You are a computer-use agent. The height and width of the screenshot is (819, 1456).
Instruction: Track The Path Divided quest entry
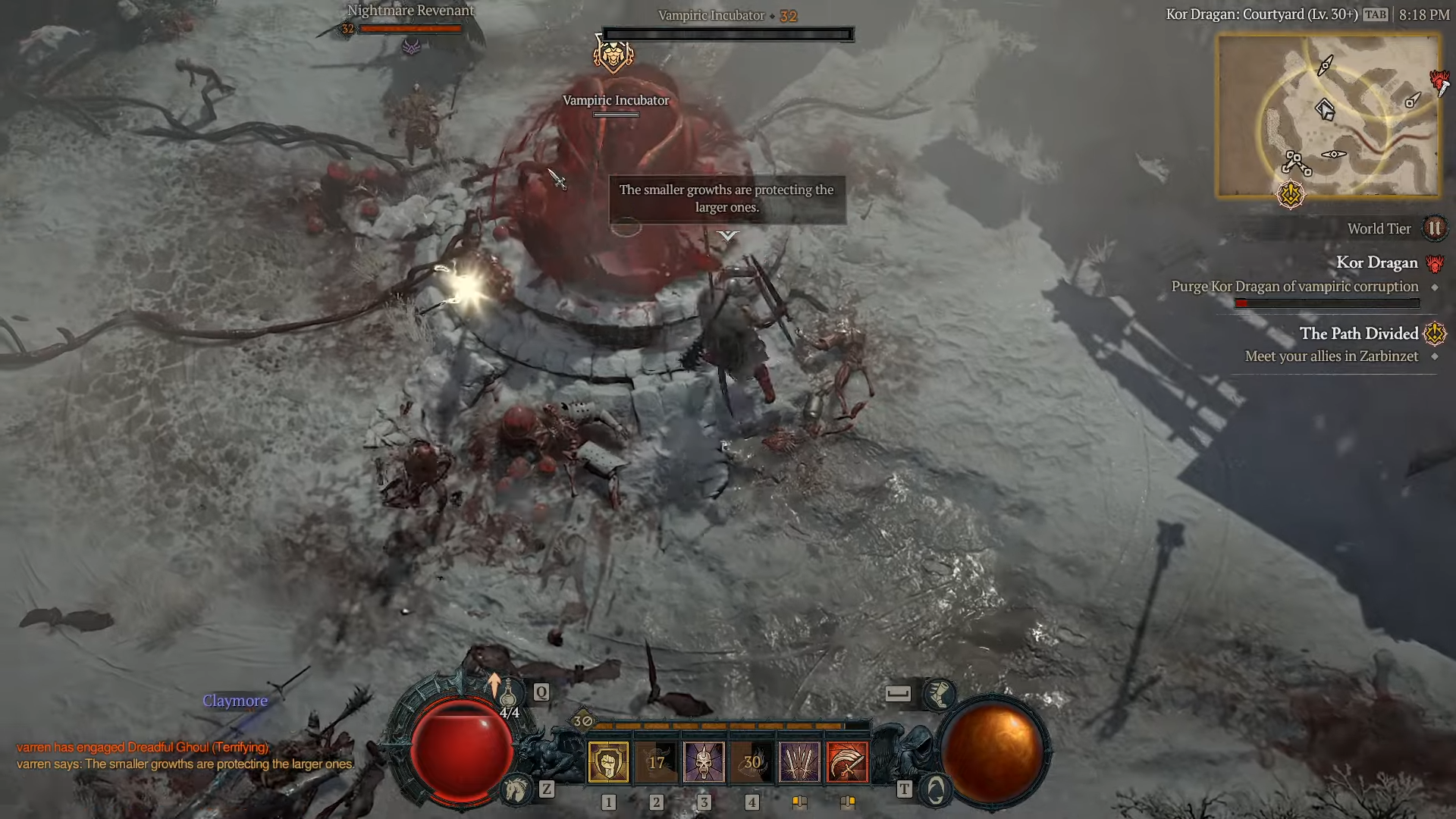tap(1358, 334)
